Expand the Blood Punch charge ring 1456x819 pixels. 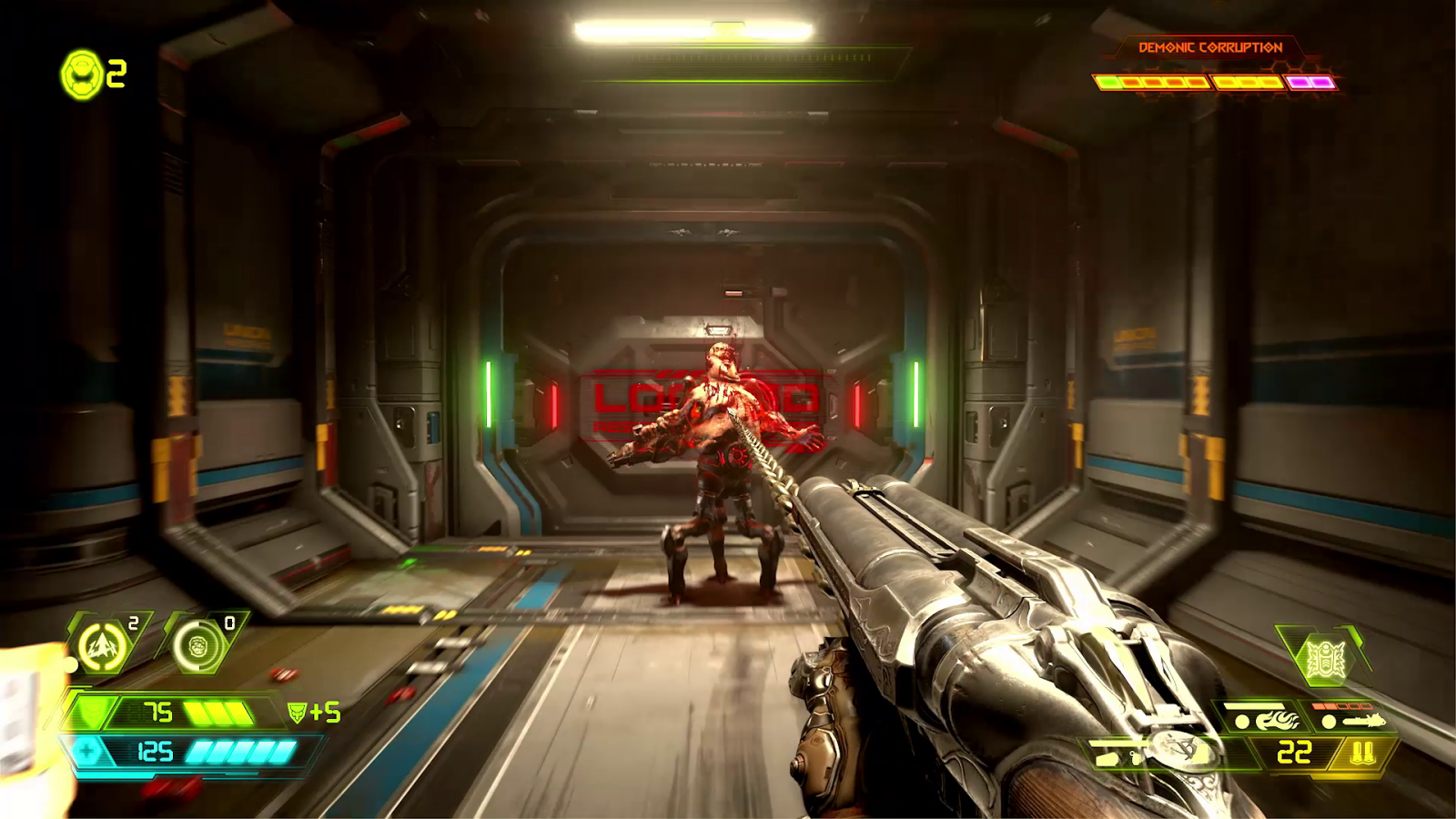[197, 645]
